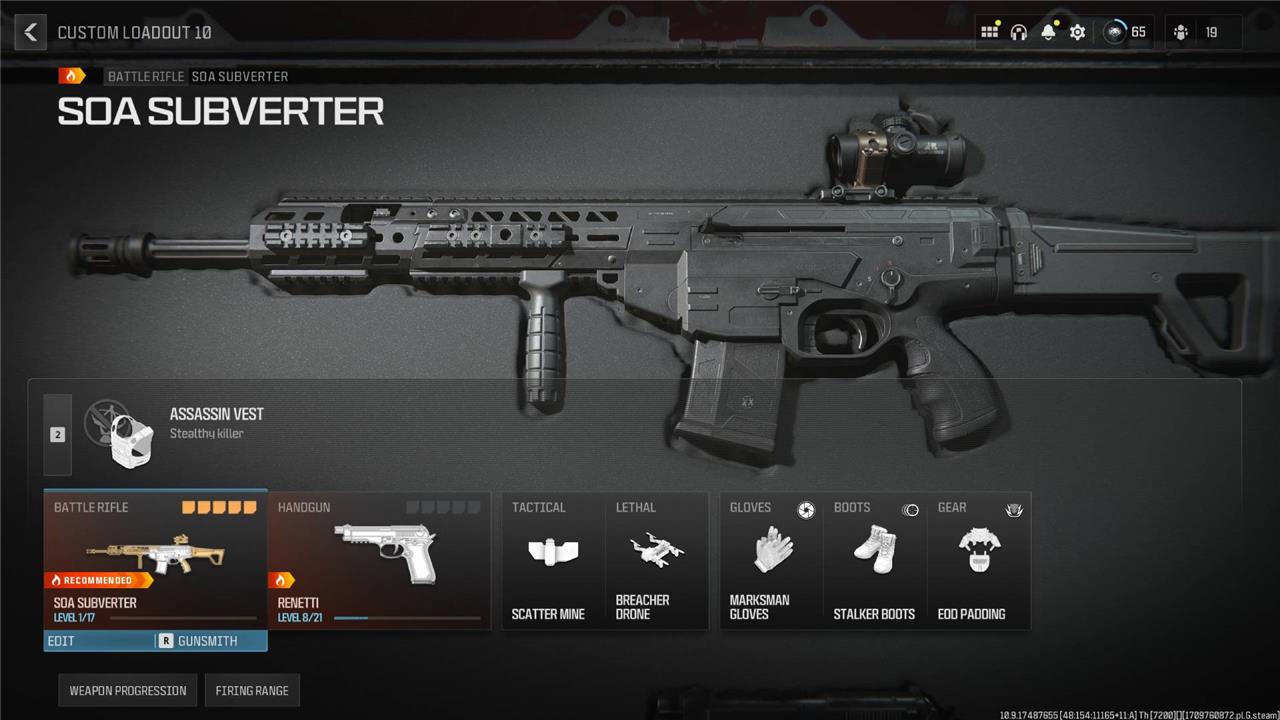
Task: Open the gear settings icon
Action: point(1077,32)
